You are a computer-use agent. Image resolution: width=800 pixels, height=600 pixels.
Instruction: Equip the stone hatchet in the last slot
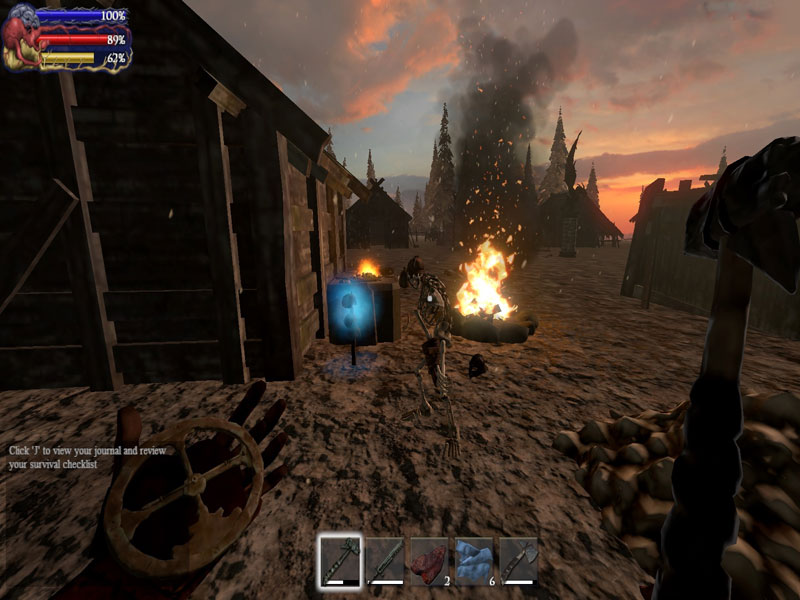click(x=518, y=560)
